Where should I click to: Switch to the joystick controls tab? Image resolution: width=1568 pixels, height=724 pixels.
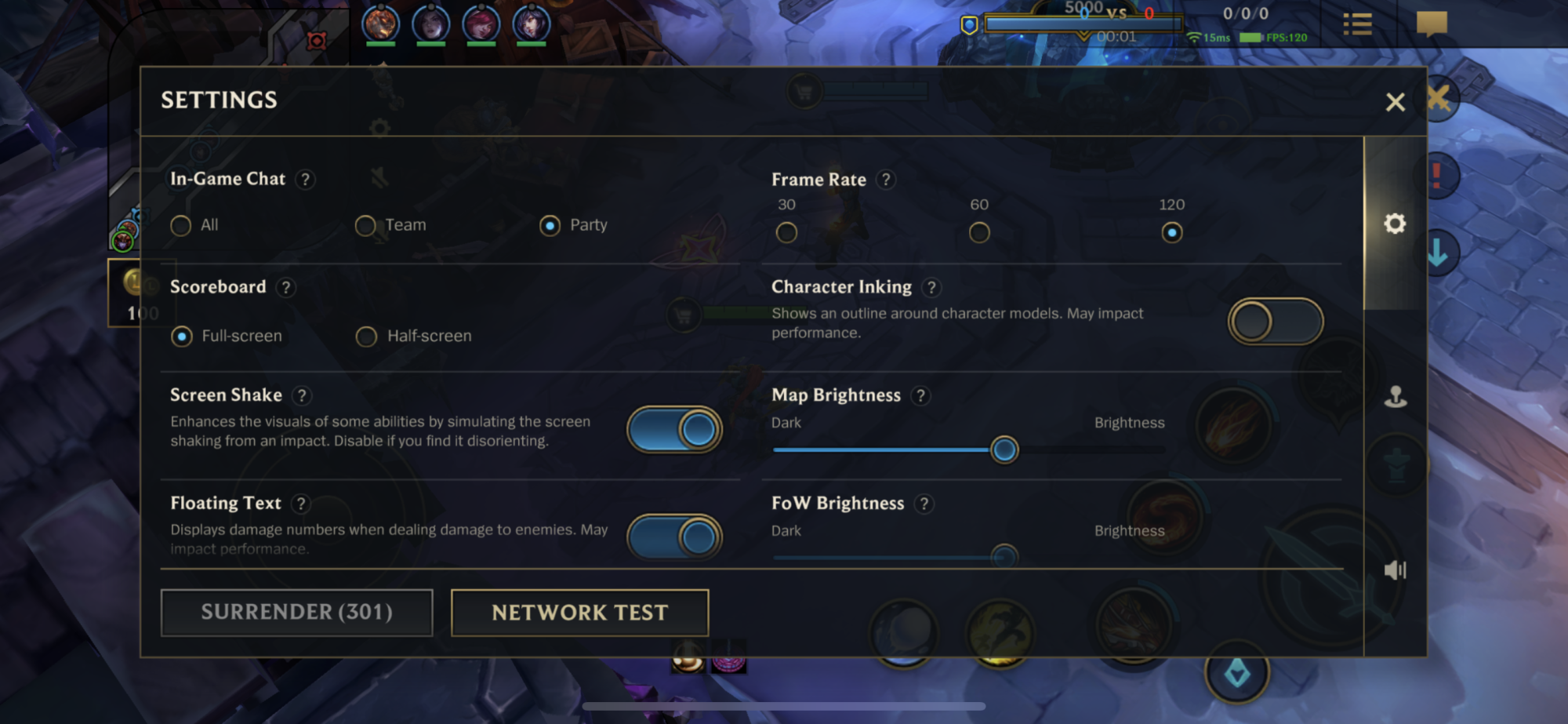(x=1395, y=397)
